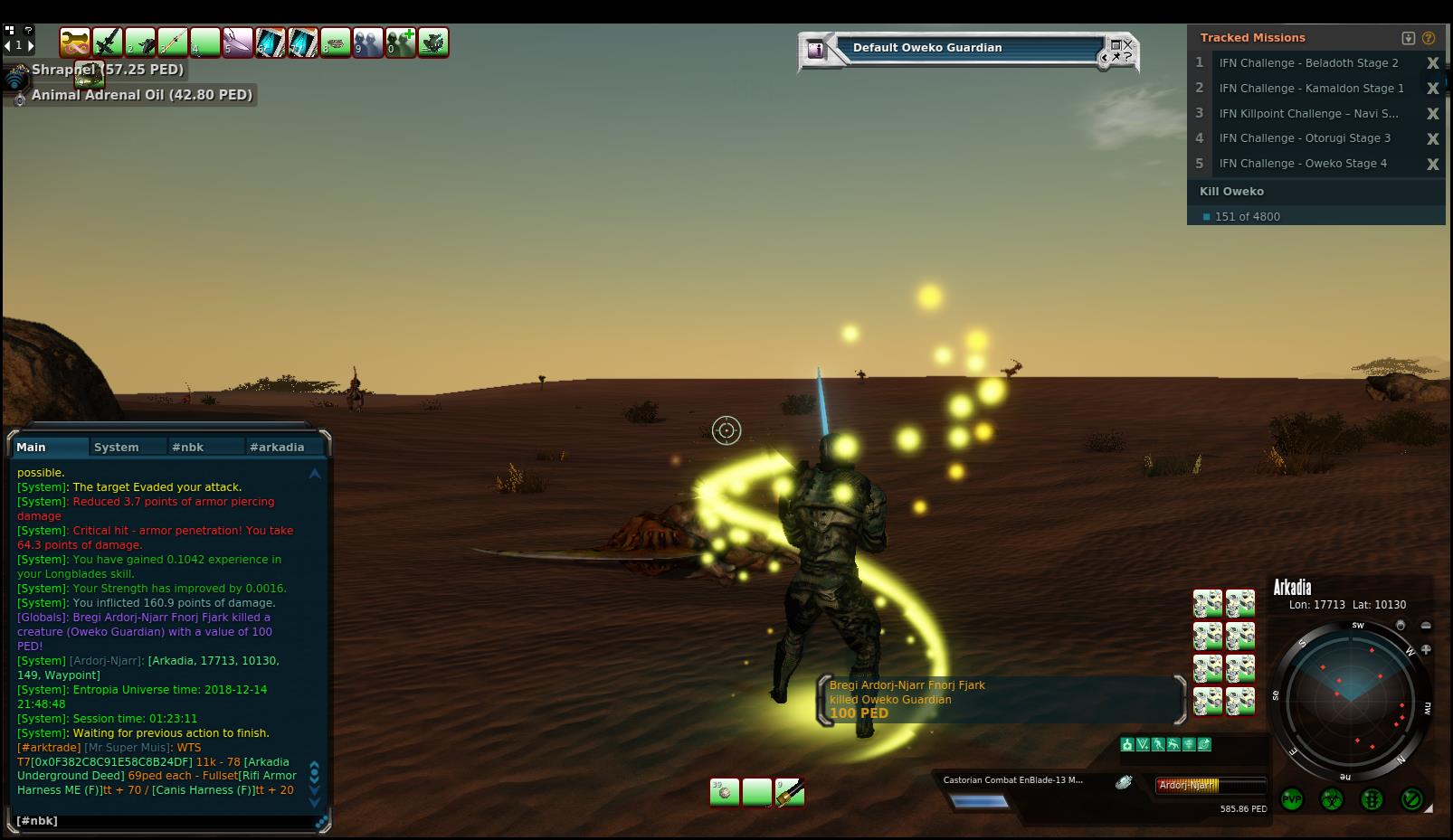Toggle the PVP button below radar
1453x840 pixels.
1292,799
